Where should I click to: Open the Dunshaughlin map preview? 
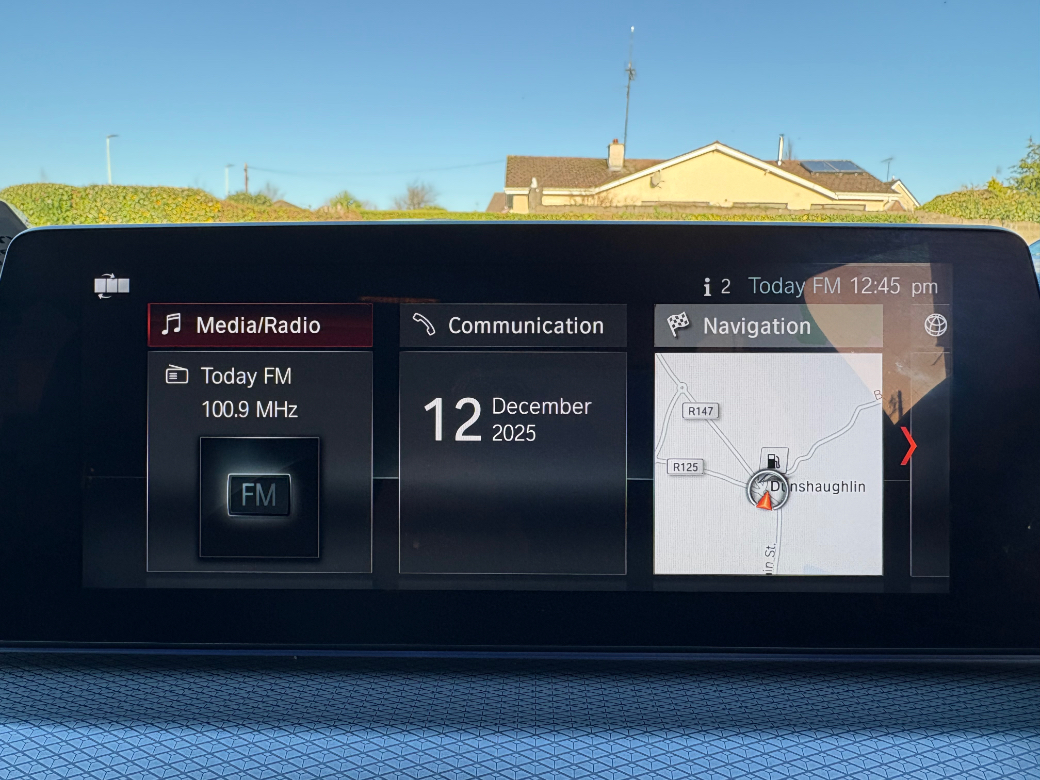point(768,464)
